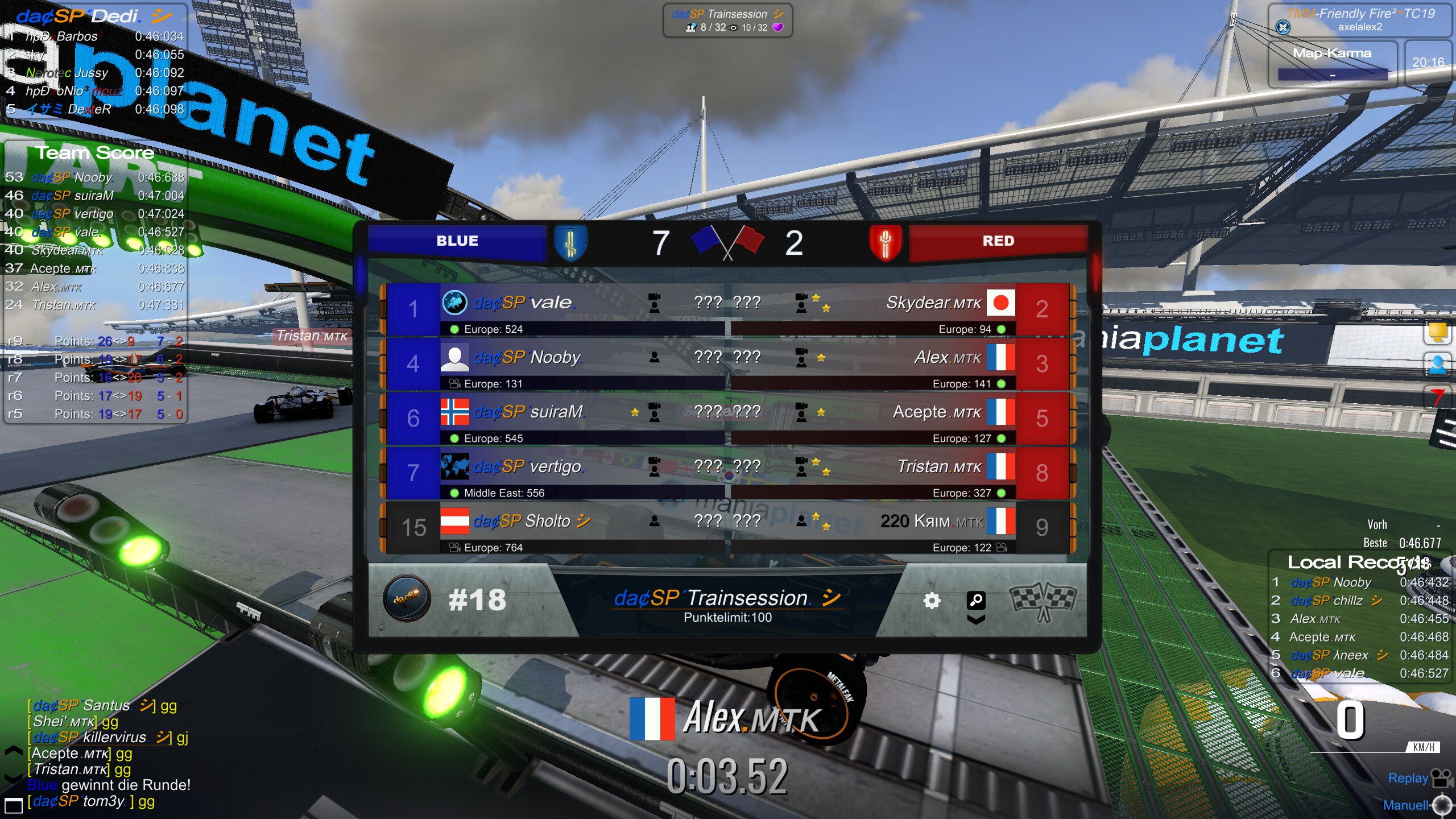Click the da¢SP Trainsession server info widget
This screenshot has height=819, width=1456.
coord(727,20)
